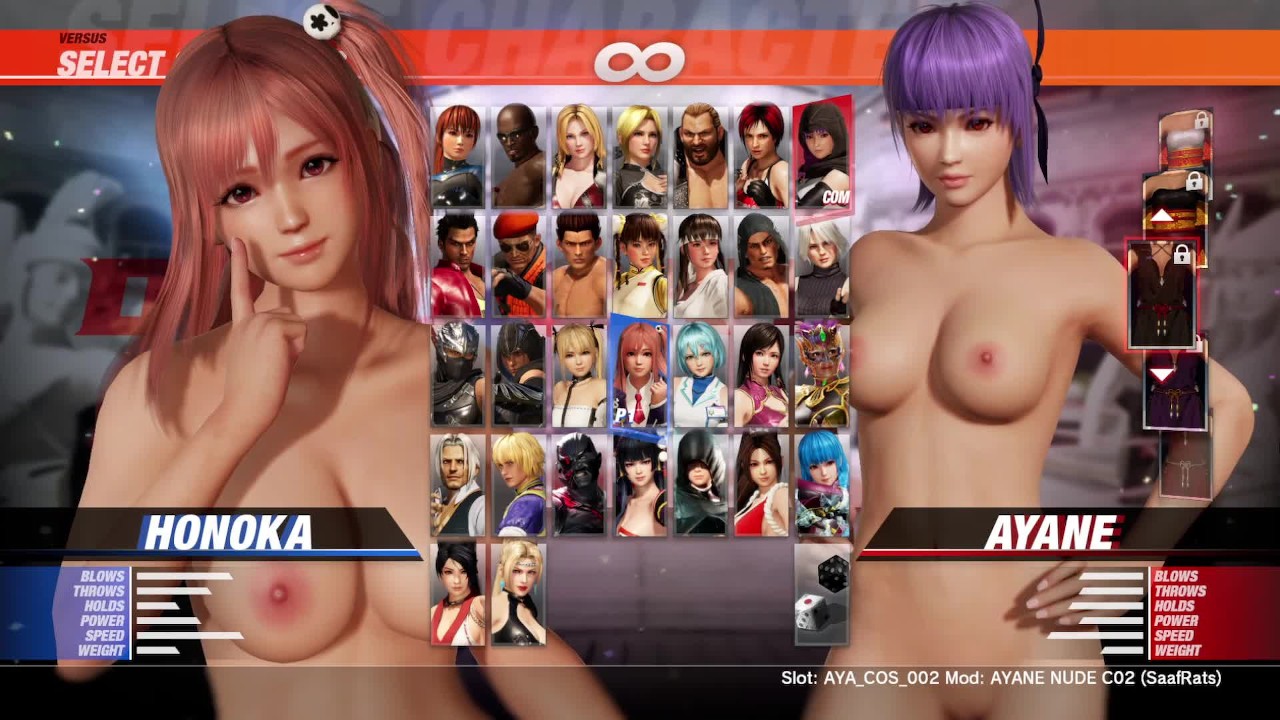This screenshot has width=1280, height=720.
Task: Click the costume list up arrow
Action: click(1161, 216)
